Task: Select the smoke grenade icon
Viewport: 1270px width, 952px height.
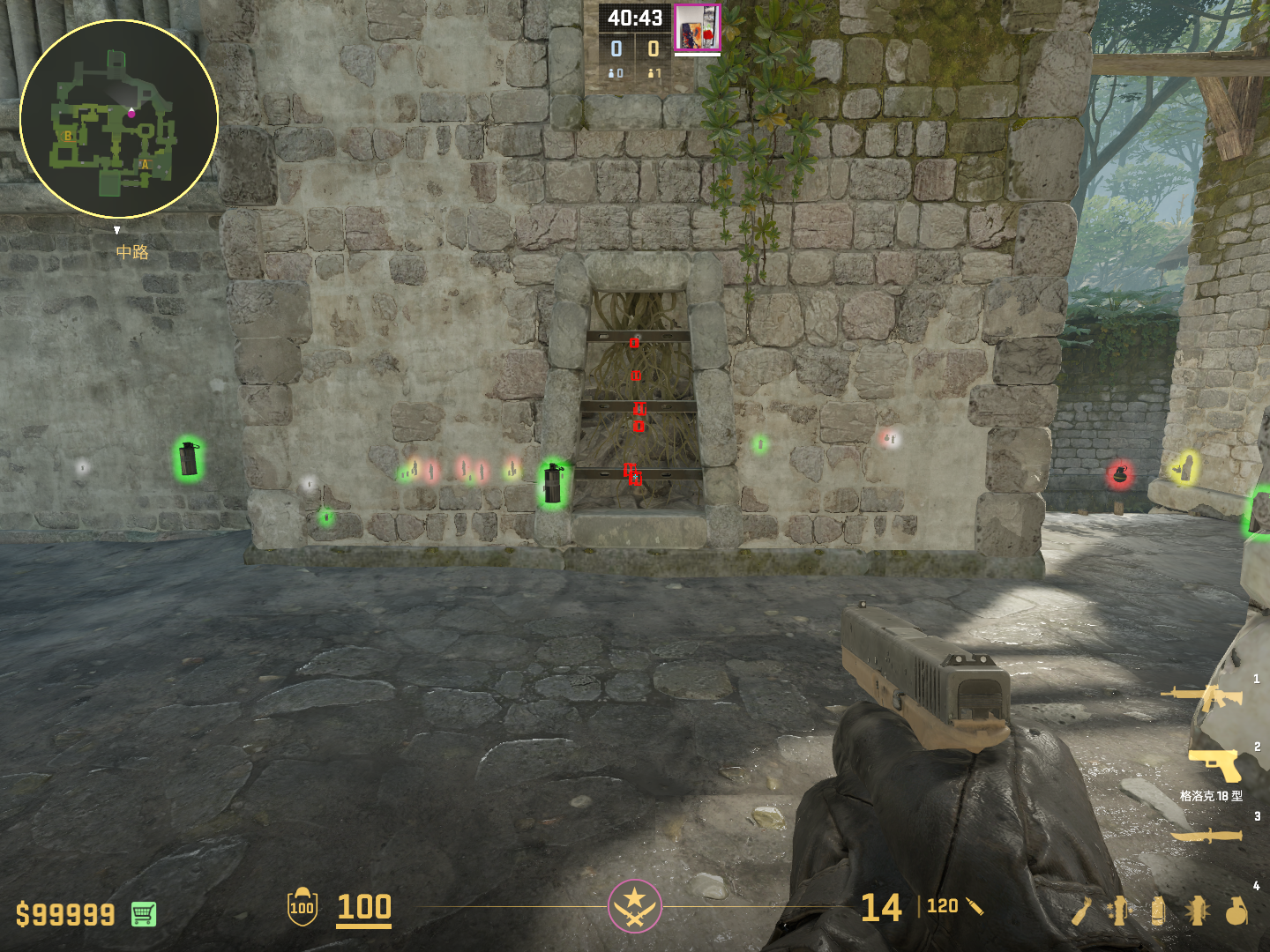Action: pyautogui.click(x=1158, y=911)
